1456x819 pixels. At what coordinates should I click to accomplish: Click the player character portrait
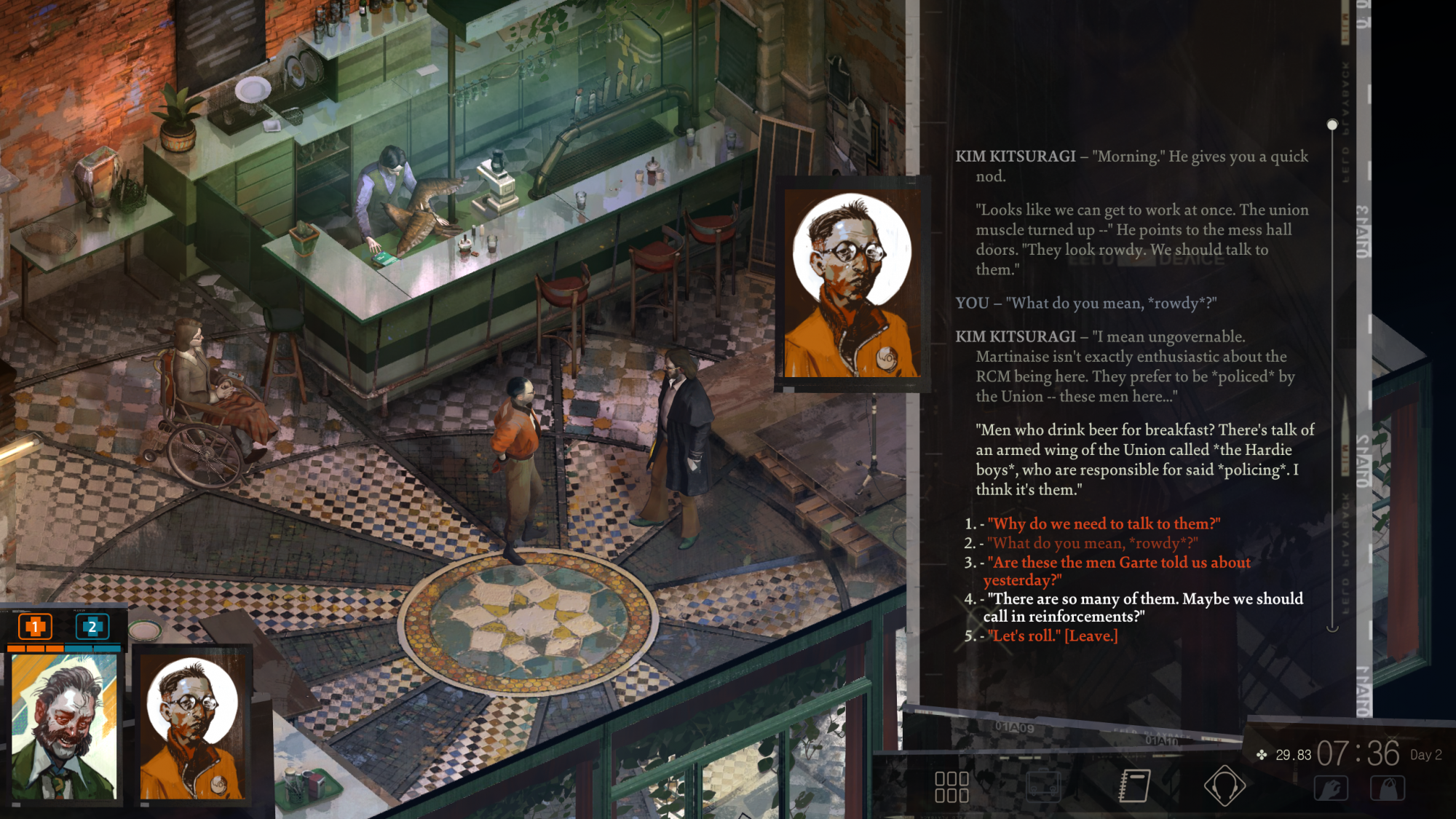tap(64, 726)
